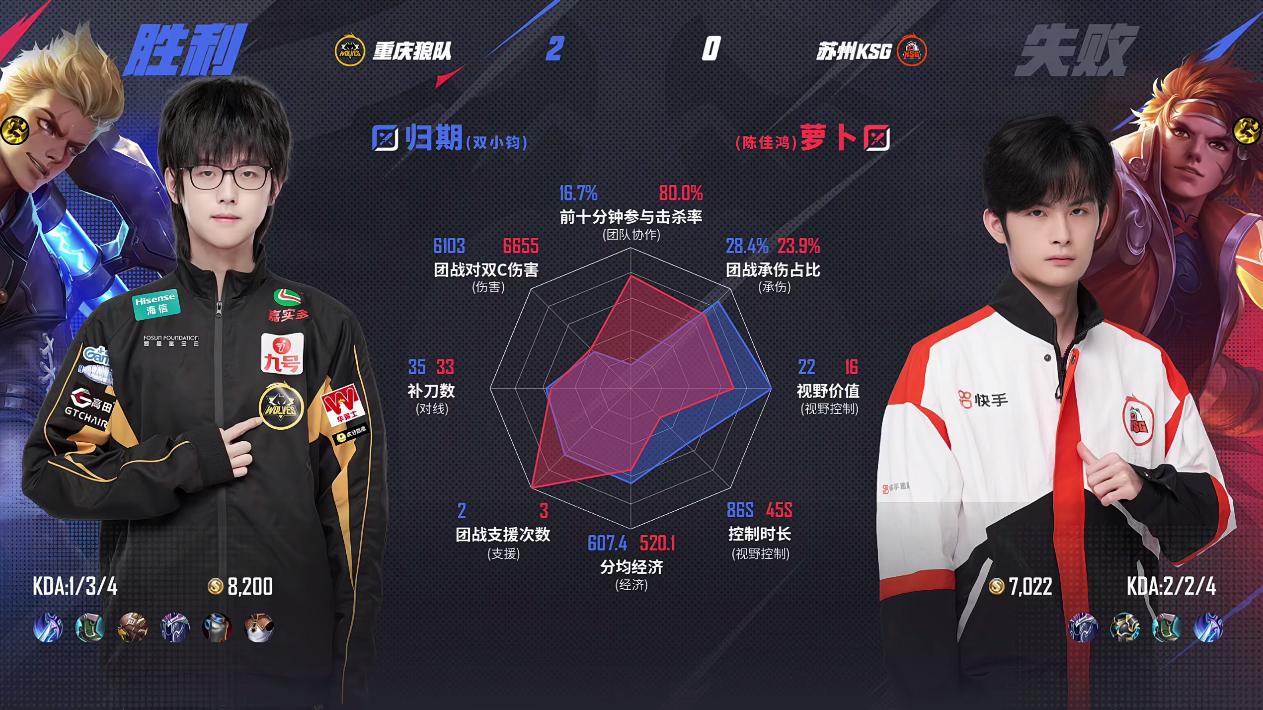The height and width of the screenshot is (710, 1263).
Task: Click the 苏州KSG team logo
Action: pyautogui.click(x=911, y=50)
